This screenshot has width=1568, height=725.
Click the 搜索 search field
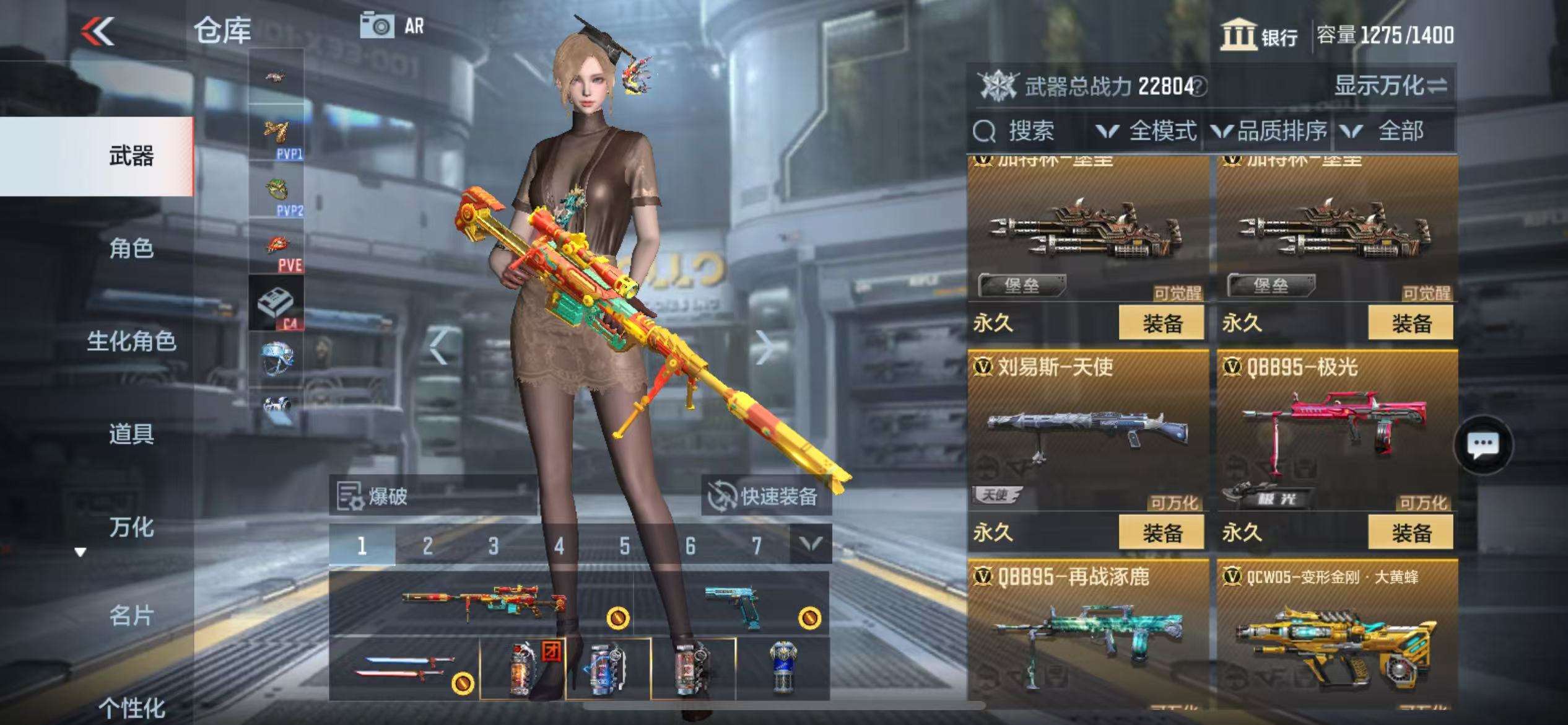pyautogui.click(x=1030, y=131)
